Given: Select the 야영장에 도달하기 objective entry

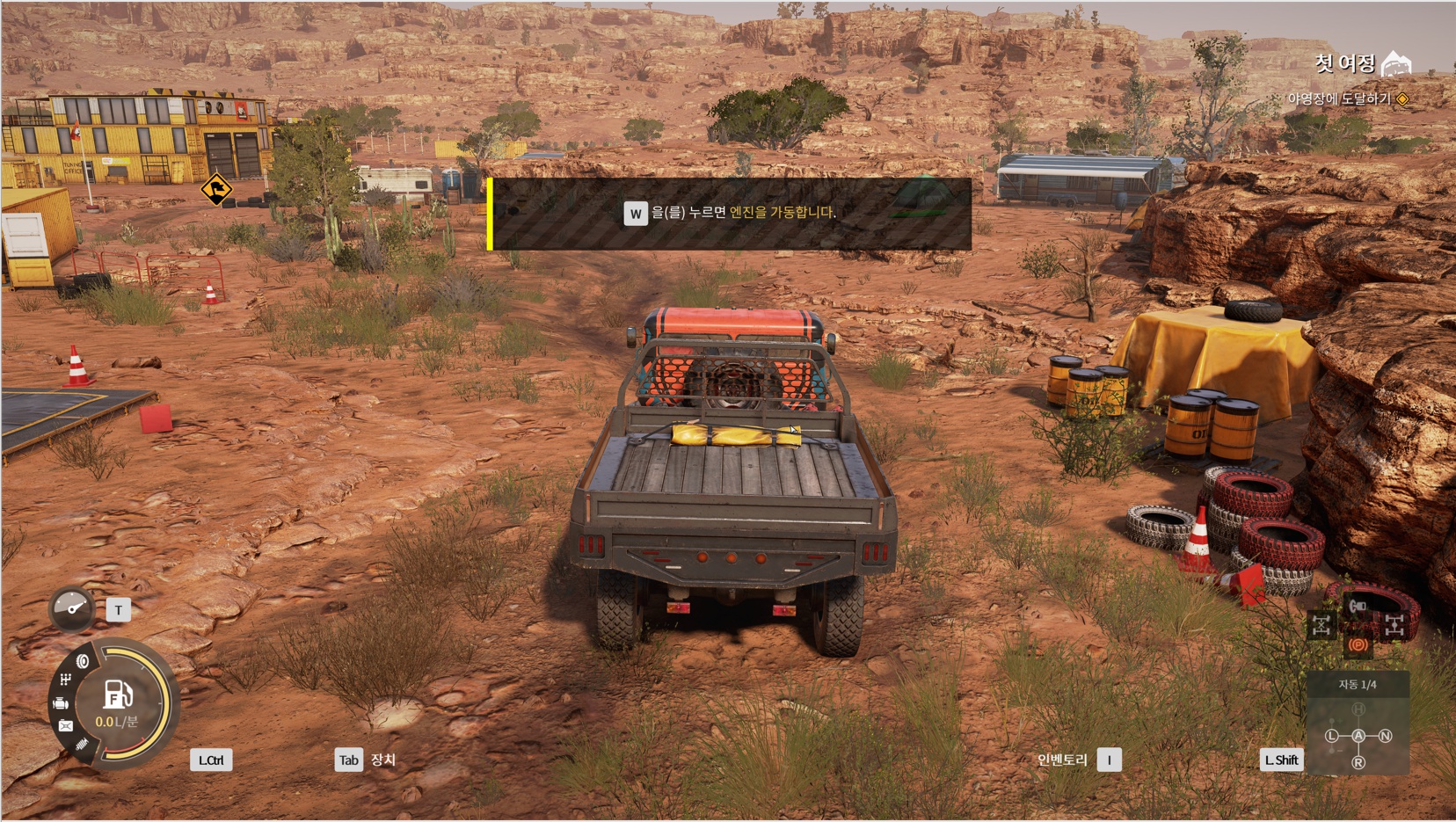Looking at the screenshot, I should point(1338,98).
